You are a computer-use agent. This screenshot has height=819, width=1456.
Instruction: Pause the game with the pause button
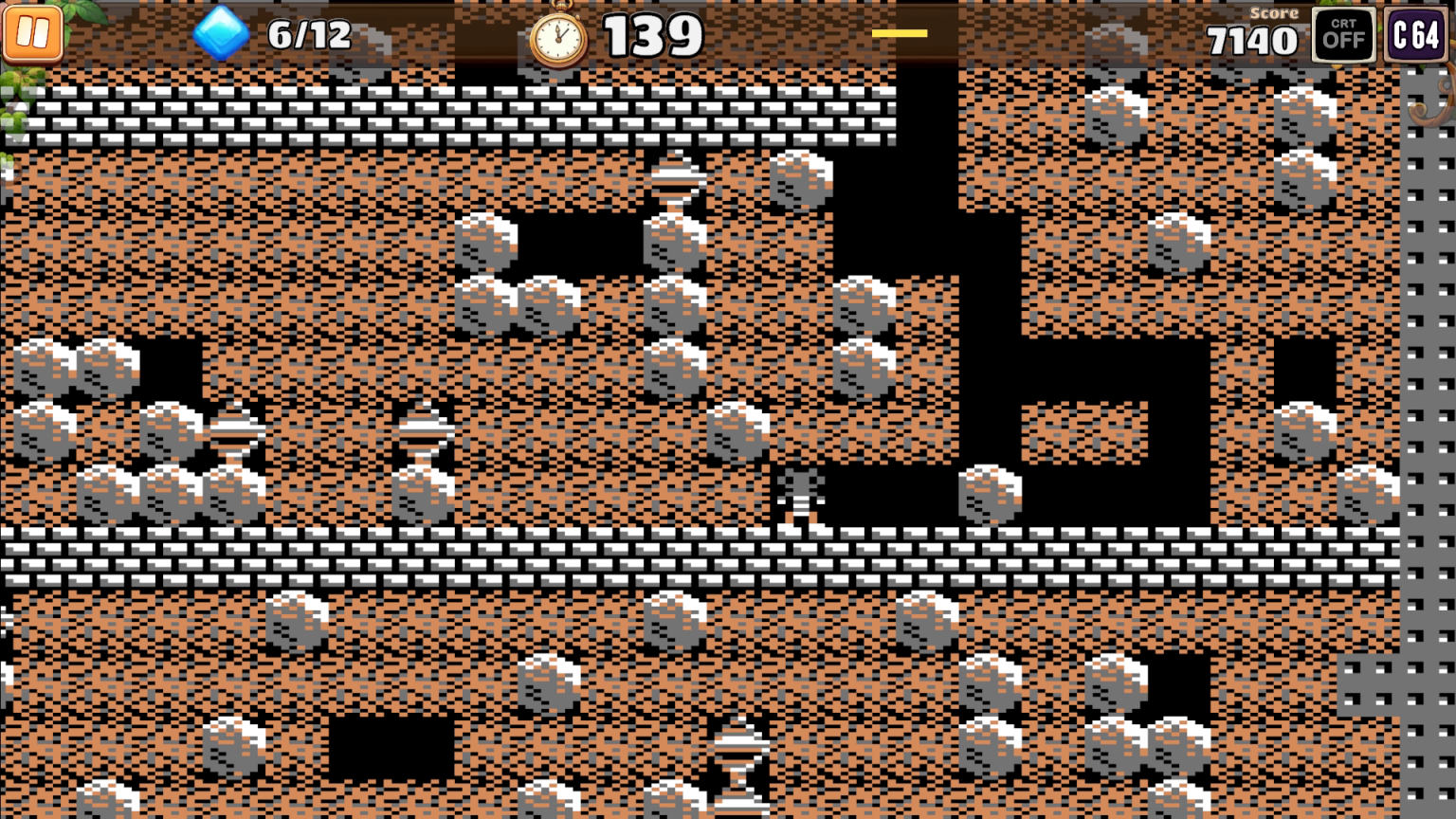35,34
